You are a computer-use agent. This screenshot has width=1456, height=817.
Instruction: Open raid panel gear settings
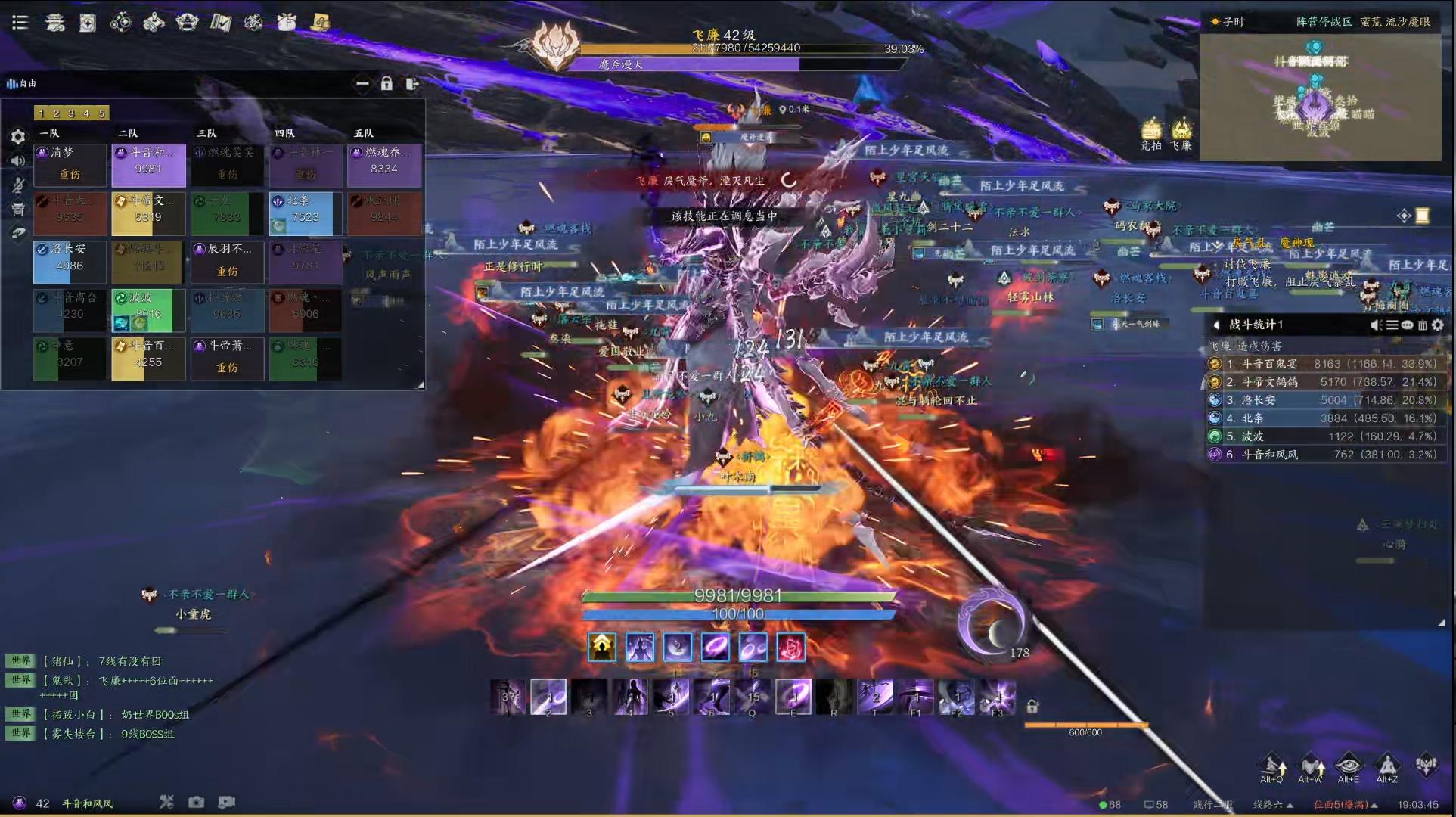18,137
